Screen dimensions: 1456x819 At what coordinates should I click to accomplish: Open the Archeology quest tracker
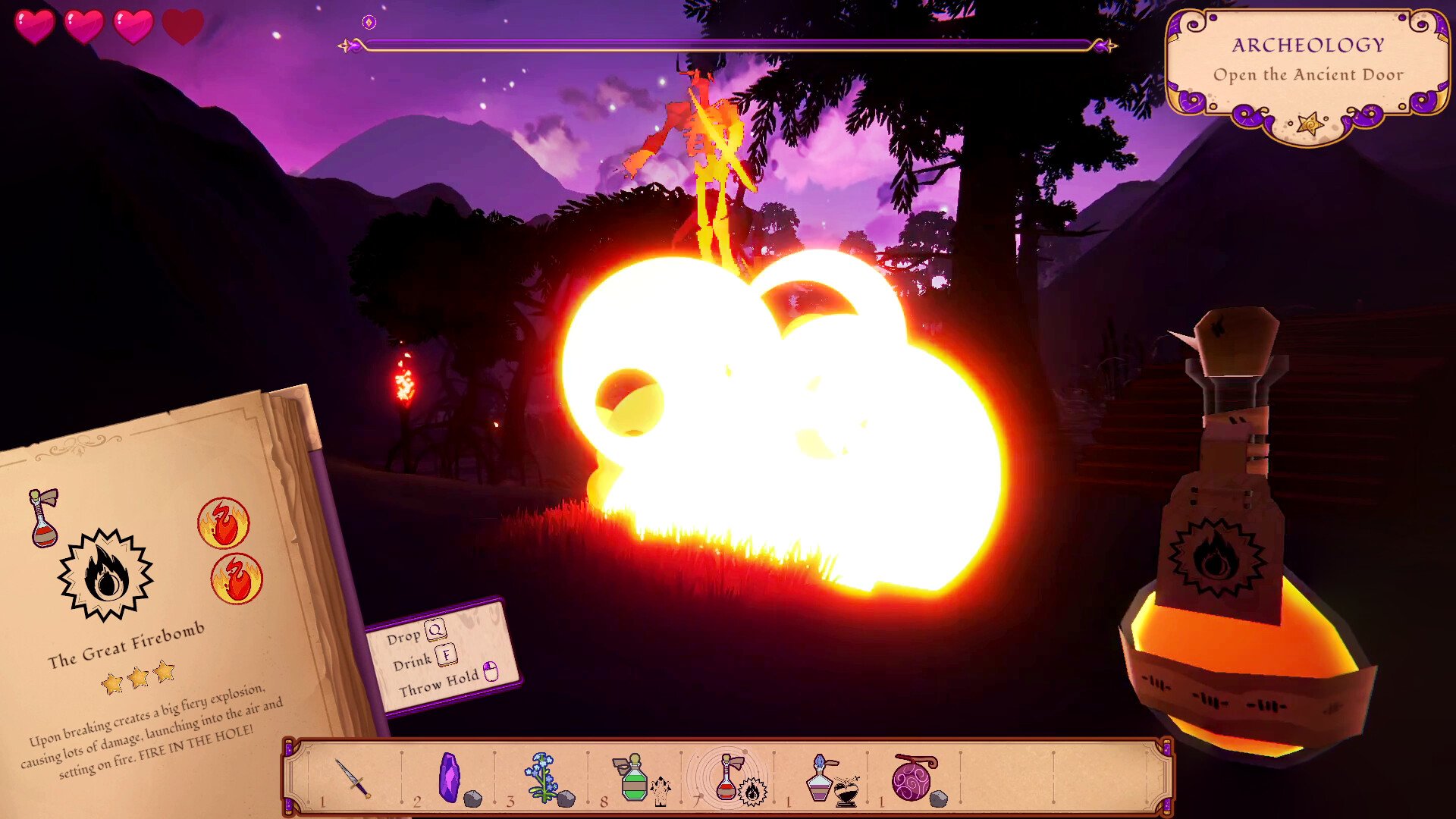[x=1307, y=74]
